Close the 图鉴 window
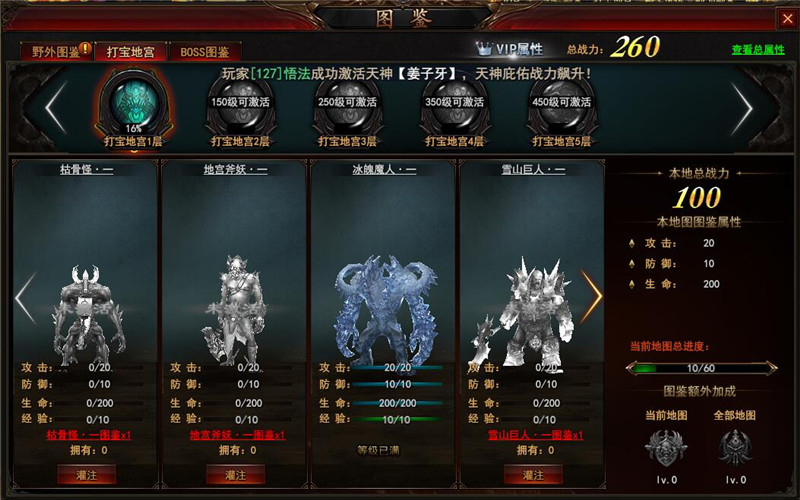Viewport: 800px width, 500px height. point(786,18)
